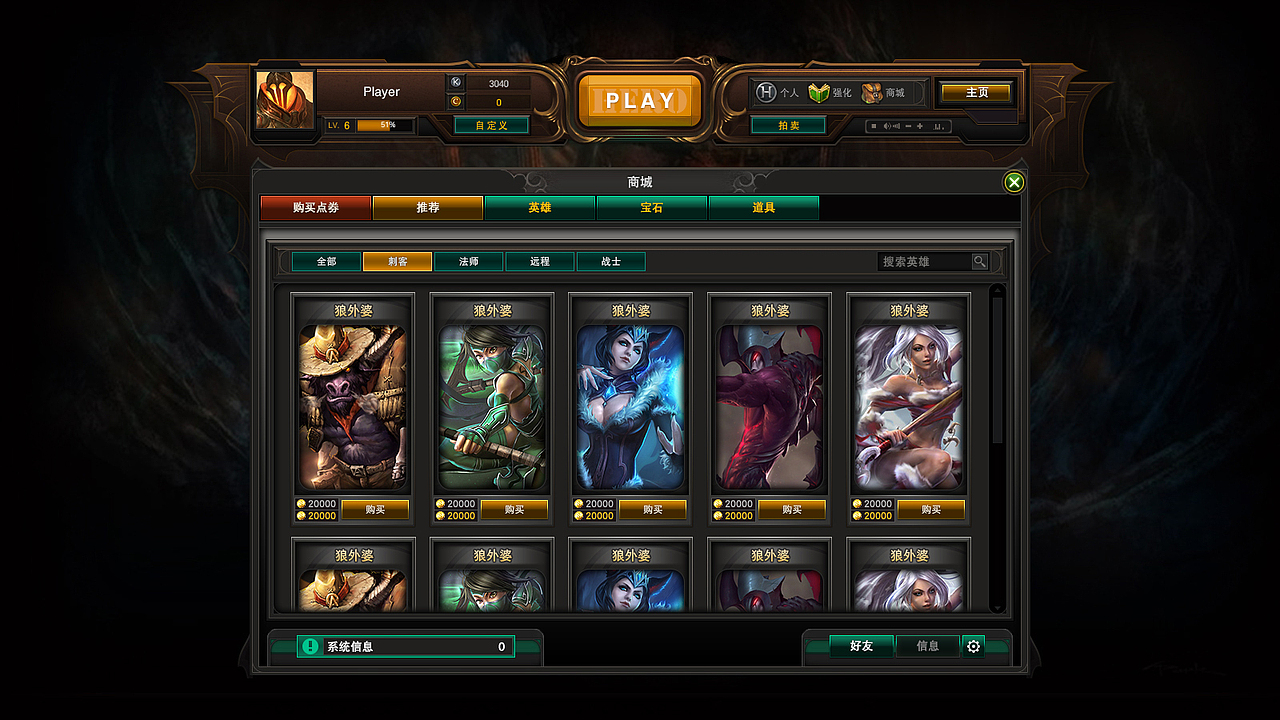This screenshot has width=1280, height=720.
Task: Switch to the 英雄 shop tab
Action: (x=540, y=208)
